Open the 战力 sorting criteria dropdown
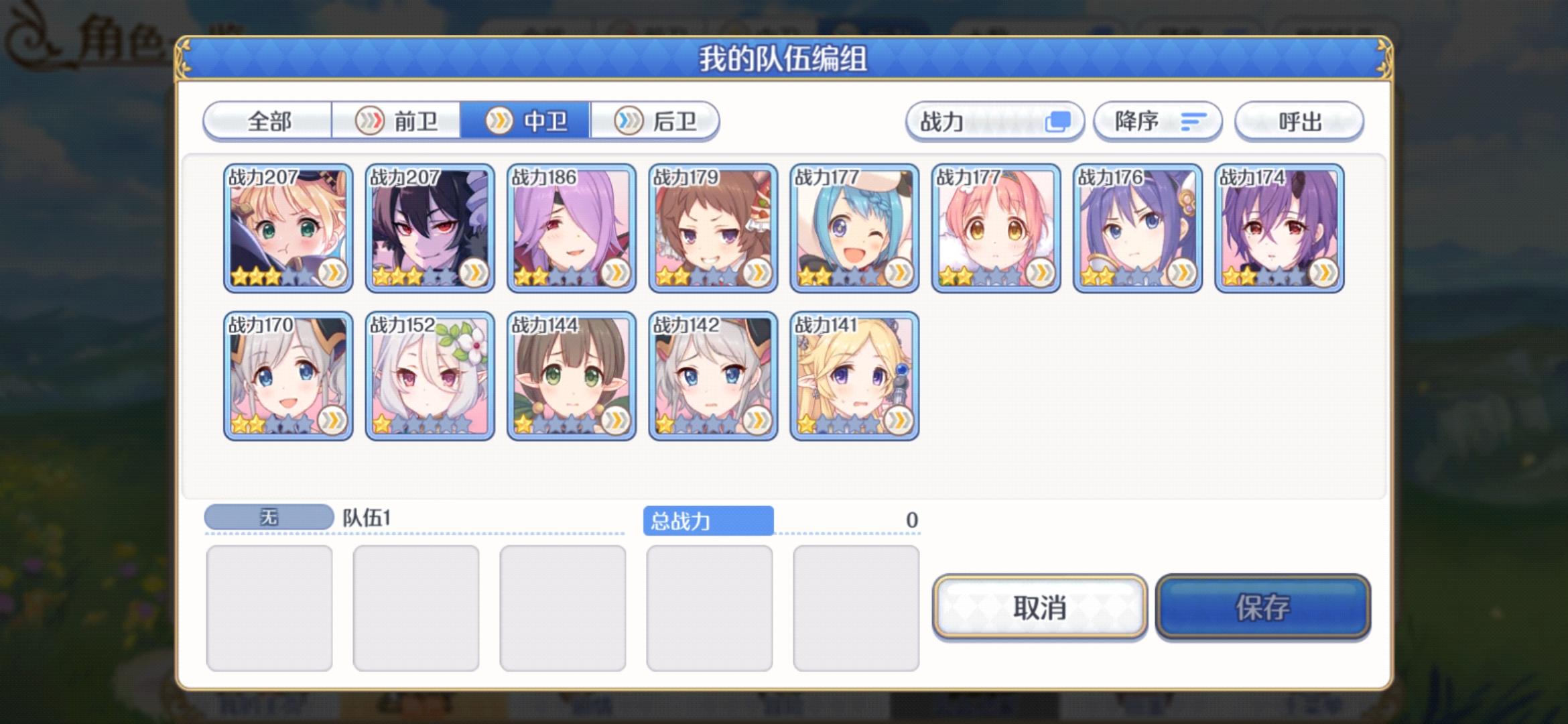 pos(994,121)
